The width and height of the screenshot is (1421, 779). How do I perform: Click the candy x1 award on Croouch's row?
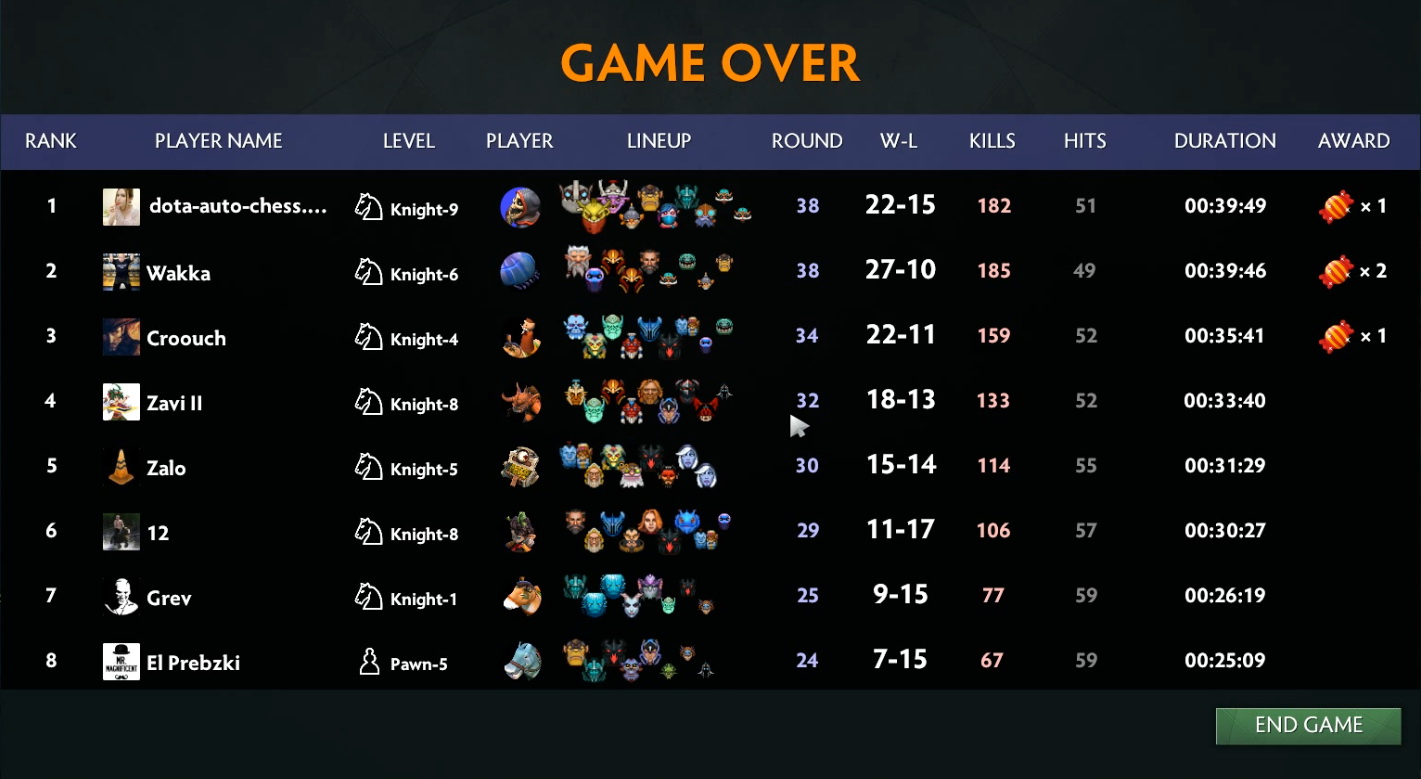(x=1336, y=336)
